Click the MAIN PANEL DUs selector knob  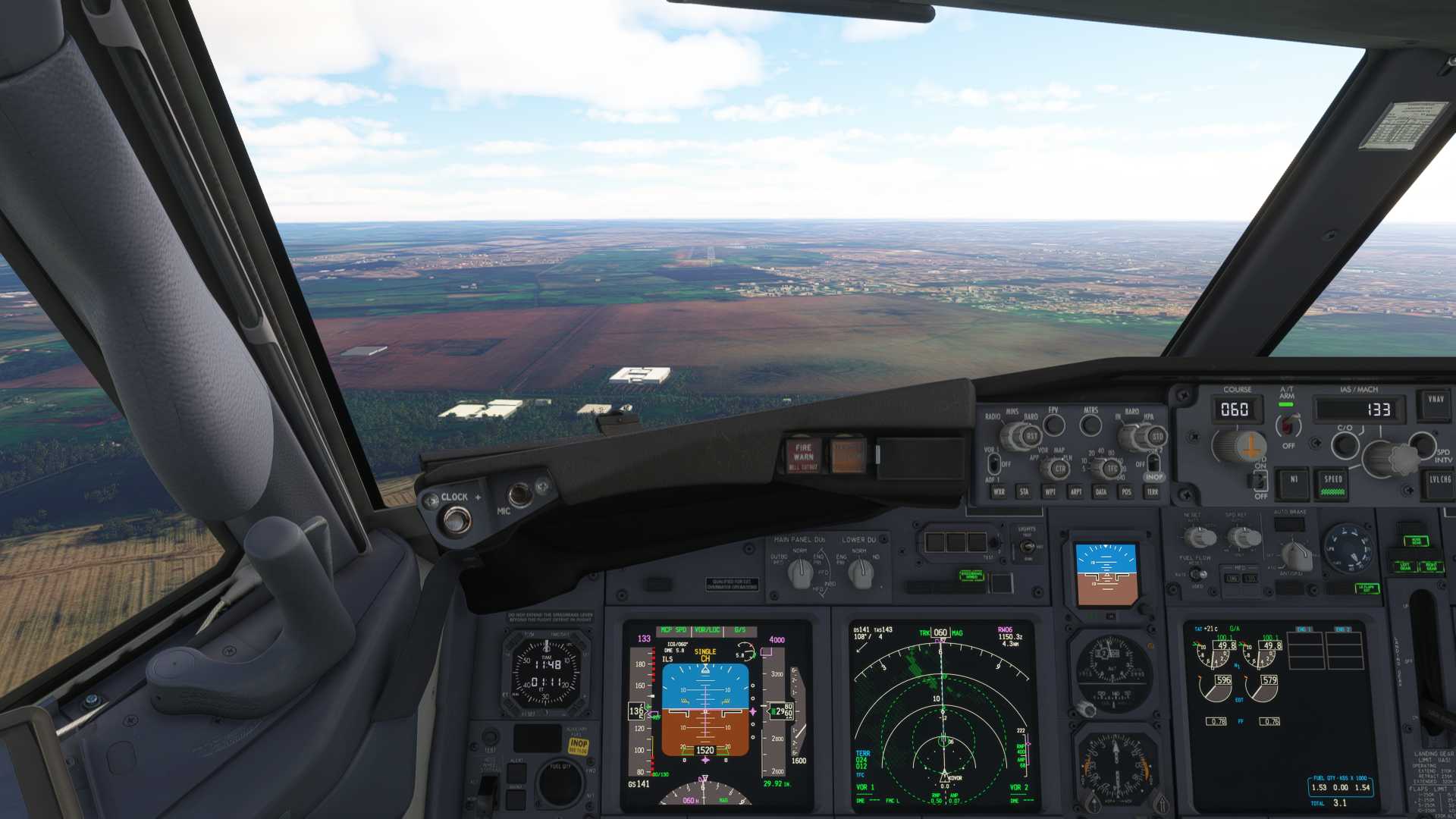(x=800, y=573)
